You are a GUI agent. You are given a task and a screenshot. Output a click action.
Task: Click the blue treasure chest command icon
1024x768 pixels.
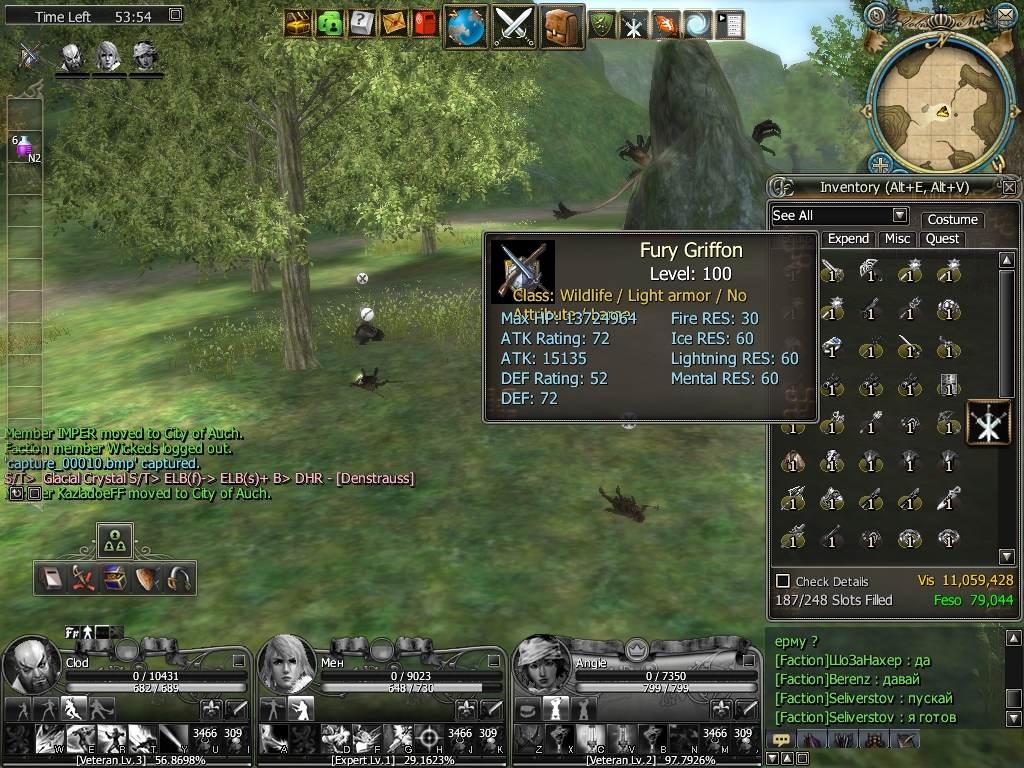[114, 577]
